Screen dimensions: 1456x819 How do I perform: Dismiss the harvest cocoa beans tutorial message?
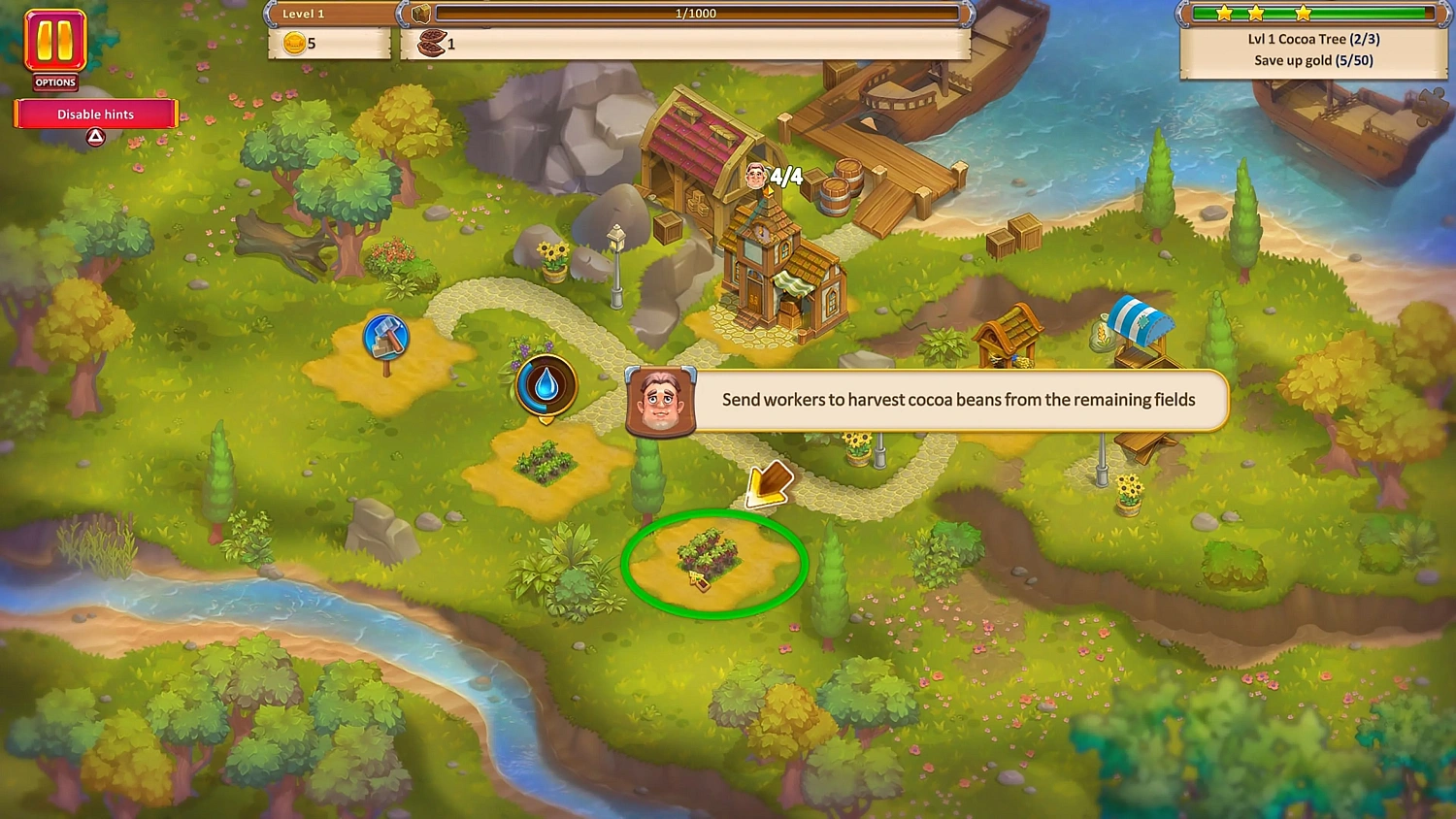pyautogui.click(x=959, y=400)
